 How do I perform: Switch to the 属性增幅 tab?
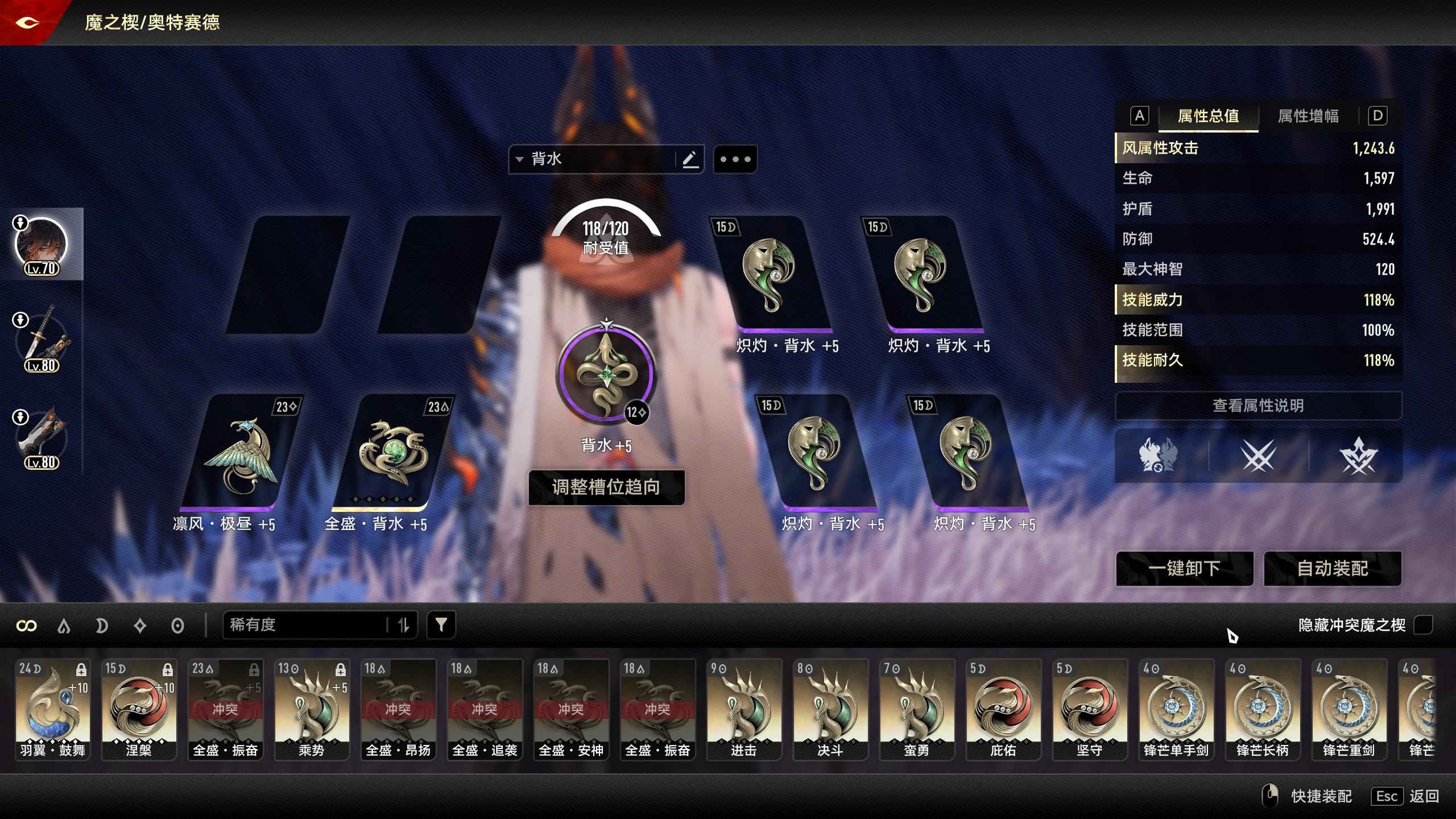click(x=1308, y=116)
